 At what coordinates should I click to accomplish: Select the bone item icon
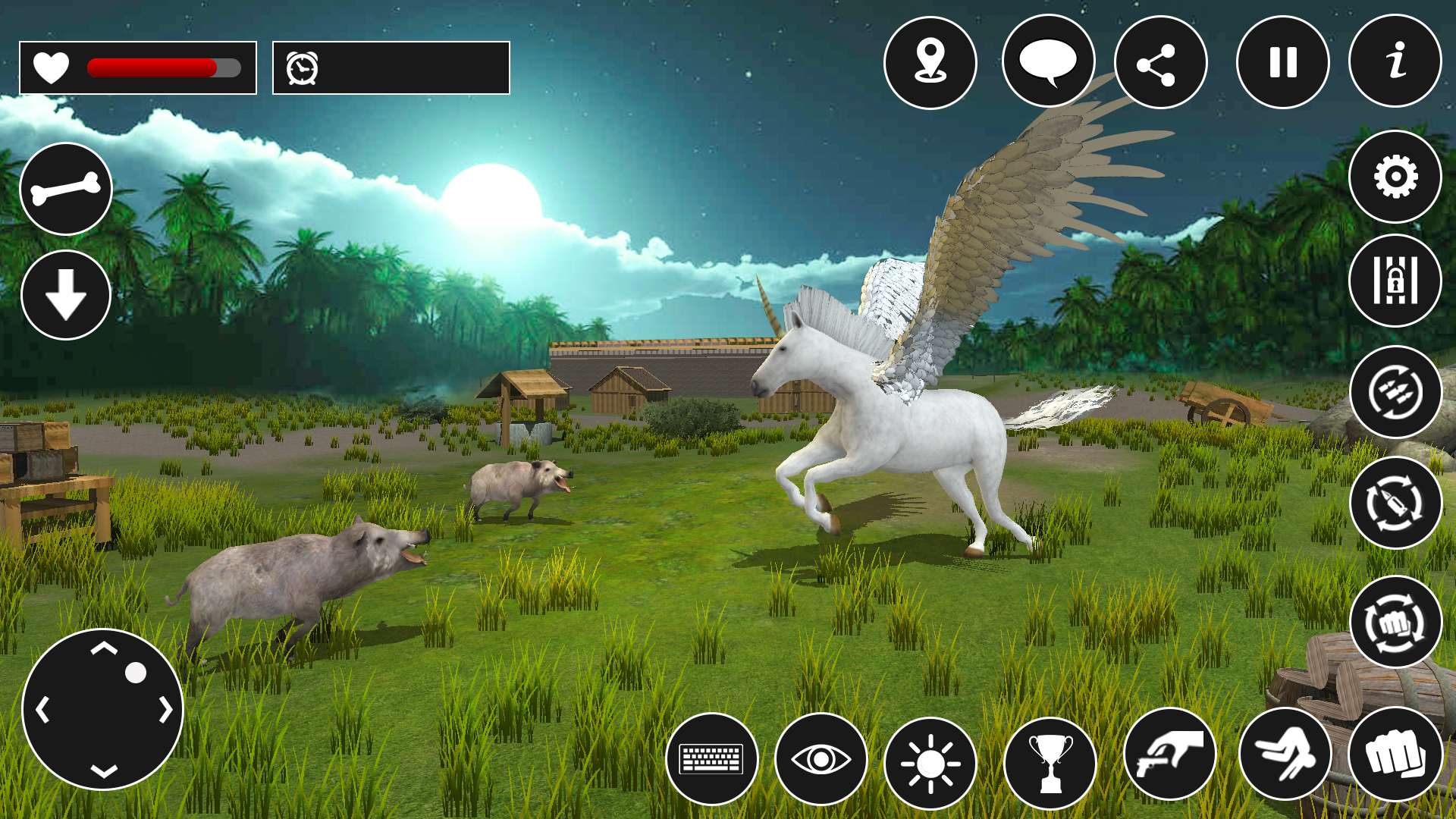[65, 187]
